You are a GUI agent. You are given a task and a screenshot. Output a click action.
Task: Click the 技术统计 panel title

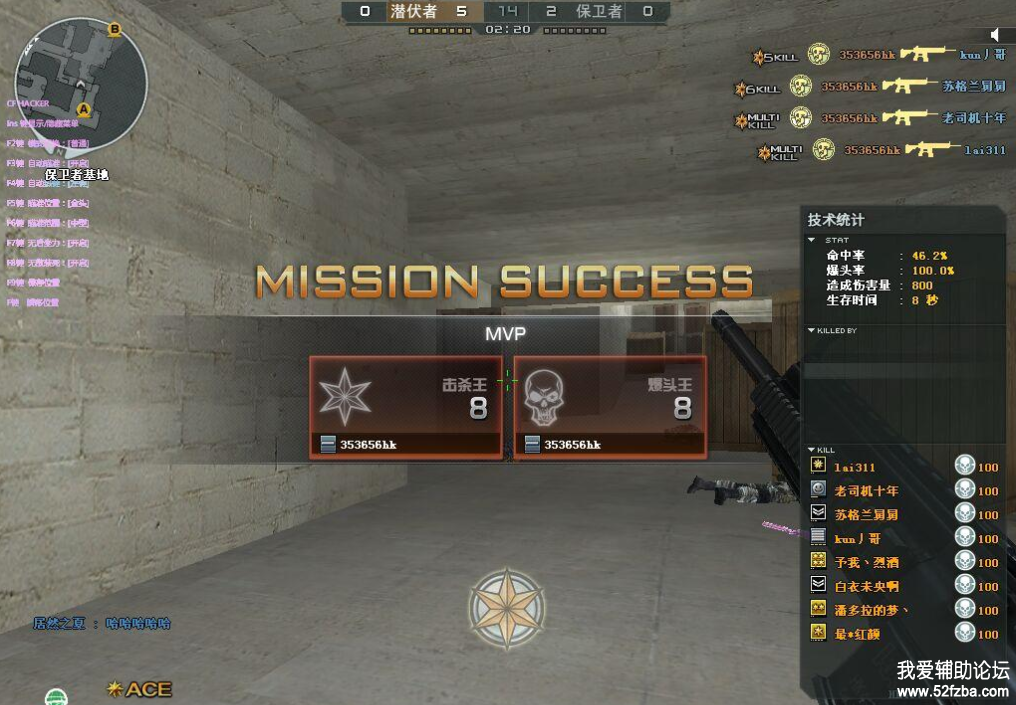[x=836, y=220]
